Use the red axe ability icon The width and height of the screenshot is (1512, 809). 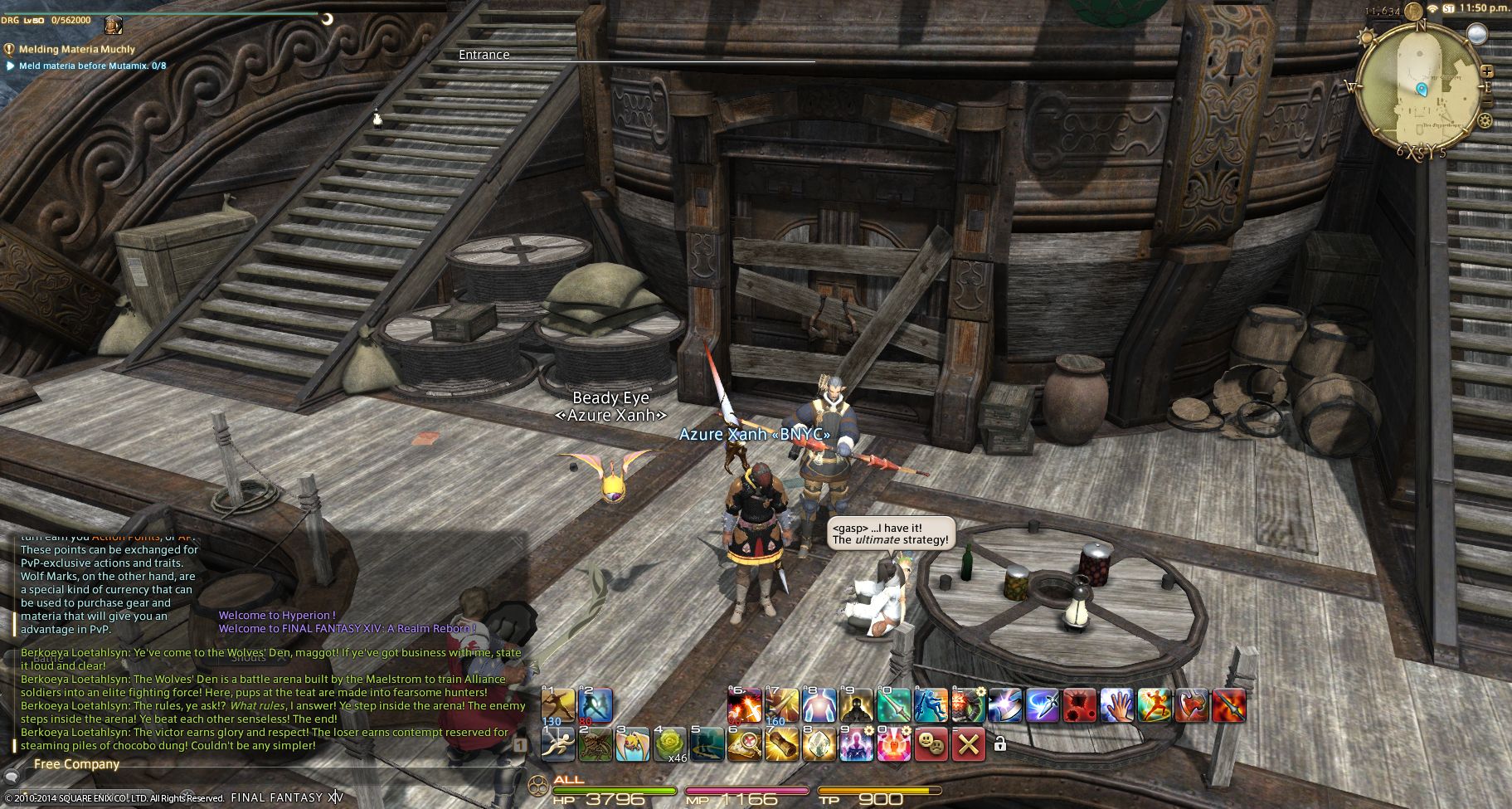pyautogui.click(x=1192, y=704)
